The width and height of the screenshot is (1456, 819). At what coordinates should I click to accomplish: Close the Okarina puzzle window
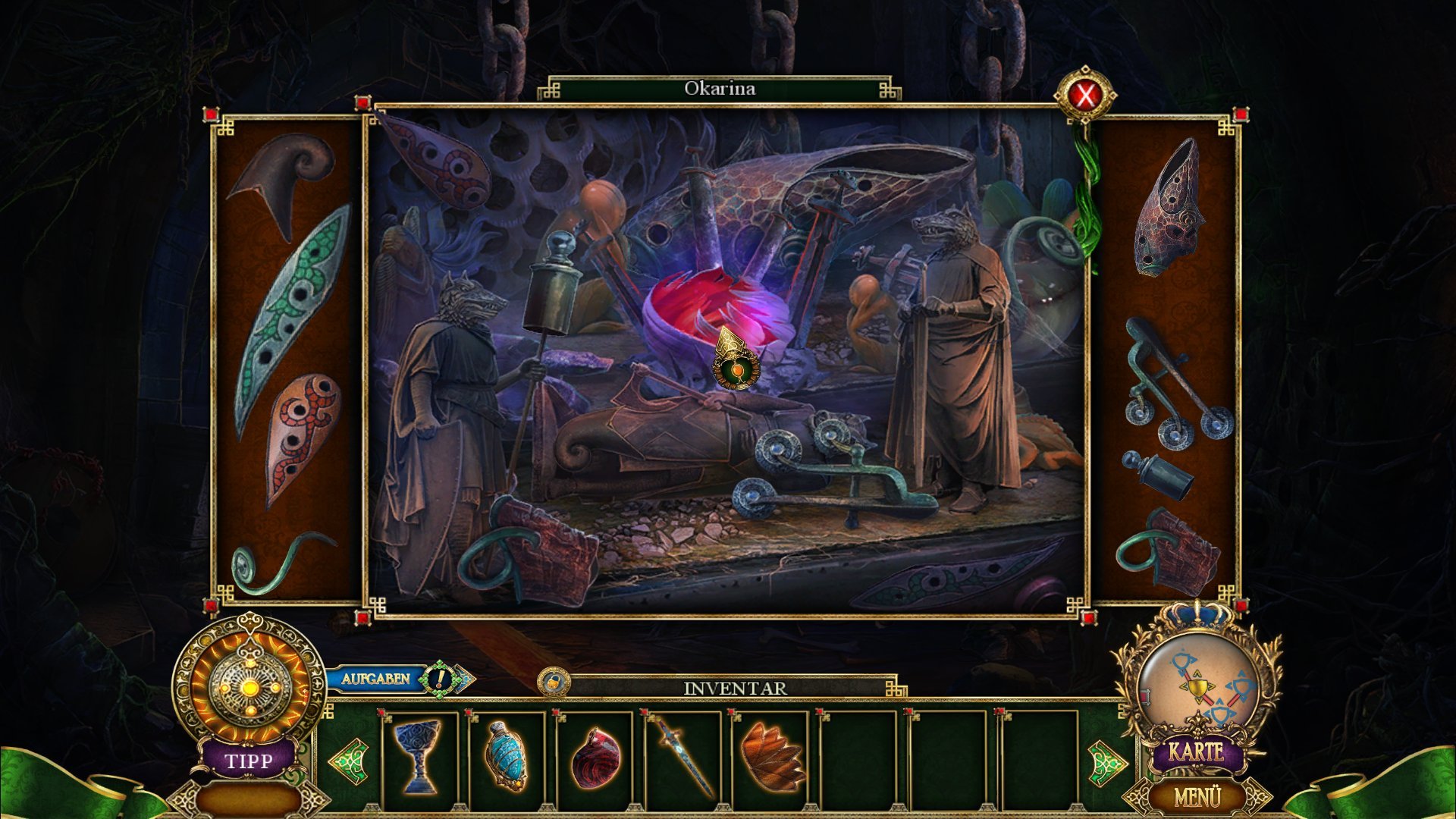point(1086,96)
